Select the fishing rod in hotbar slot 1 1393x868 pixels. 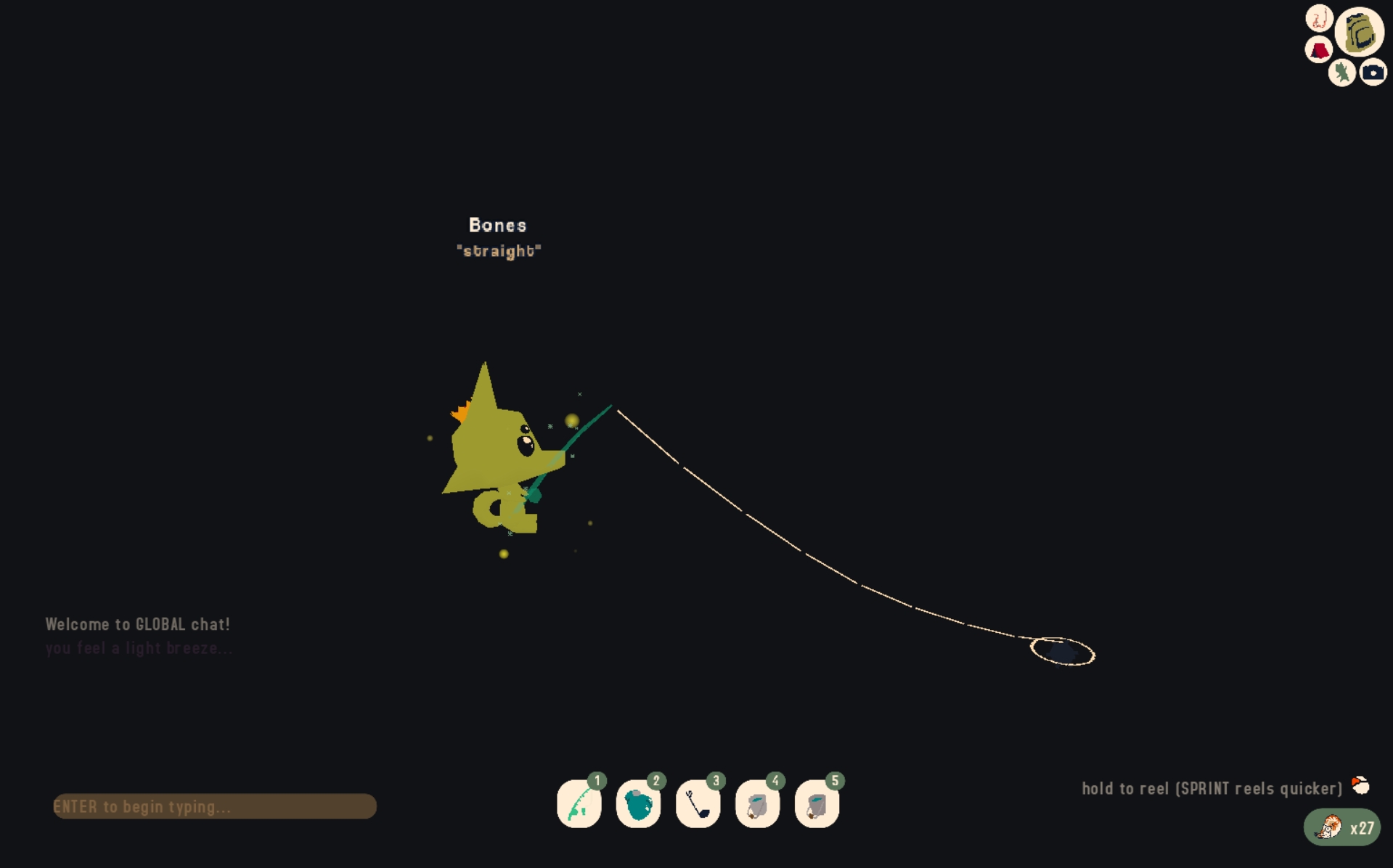click(x=579, y=804)
